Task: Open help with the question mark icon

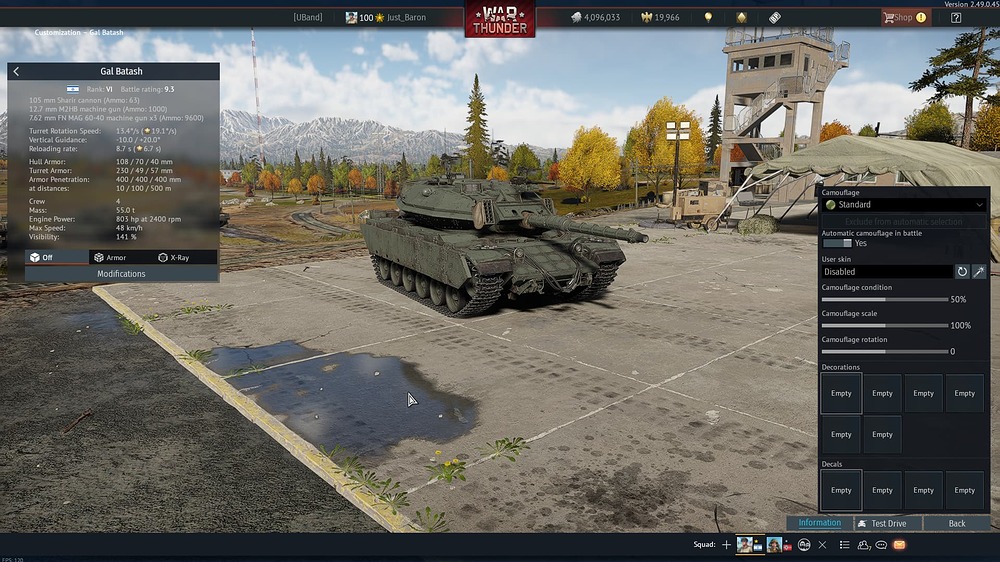Action: [956, 17]
